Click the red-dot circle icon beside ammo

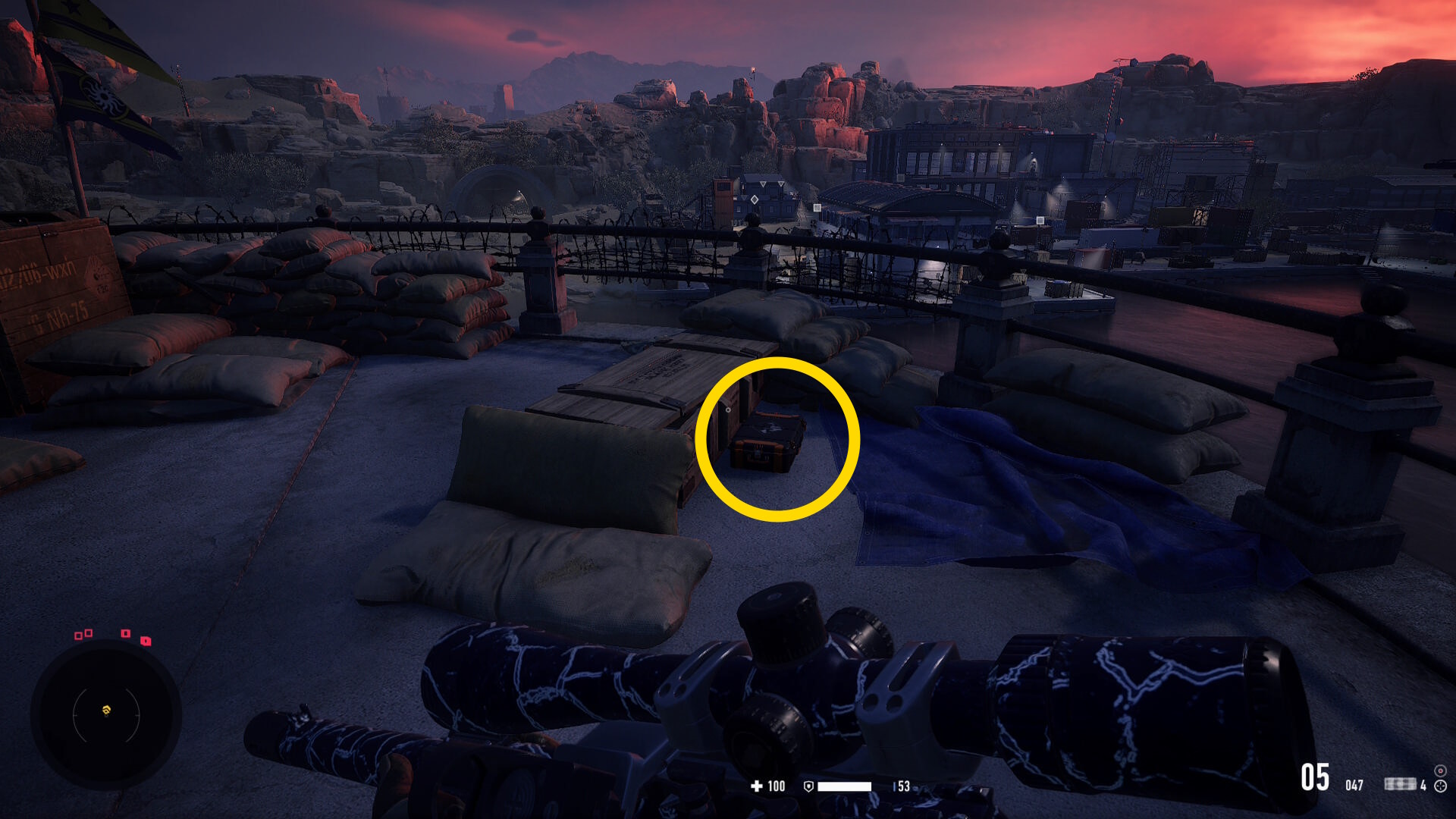tap(1440, 770)
